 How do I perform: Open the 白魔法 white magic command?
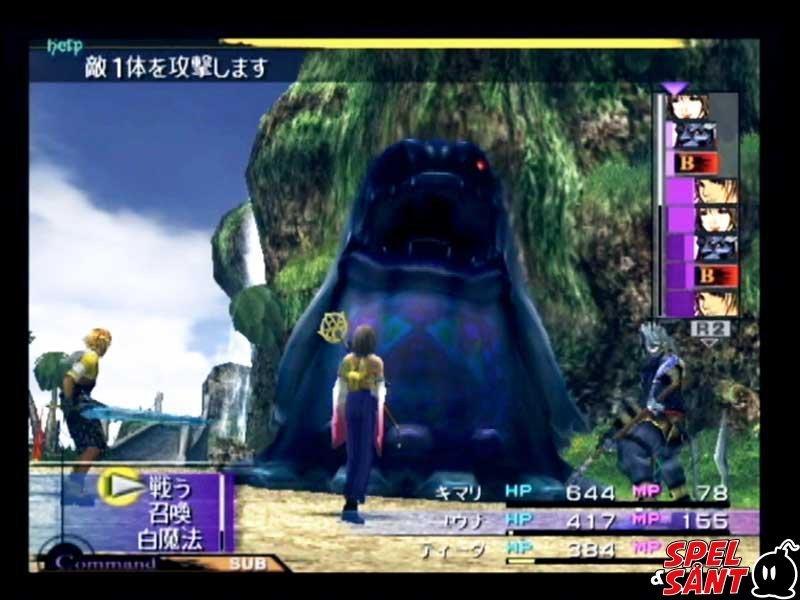171,540
